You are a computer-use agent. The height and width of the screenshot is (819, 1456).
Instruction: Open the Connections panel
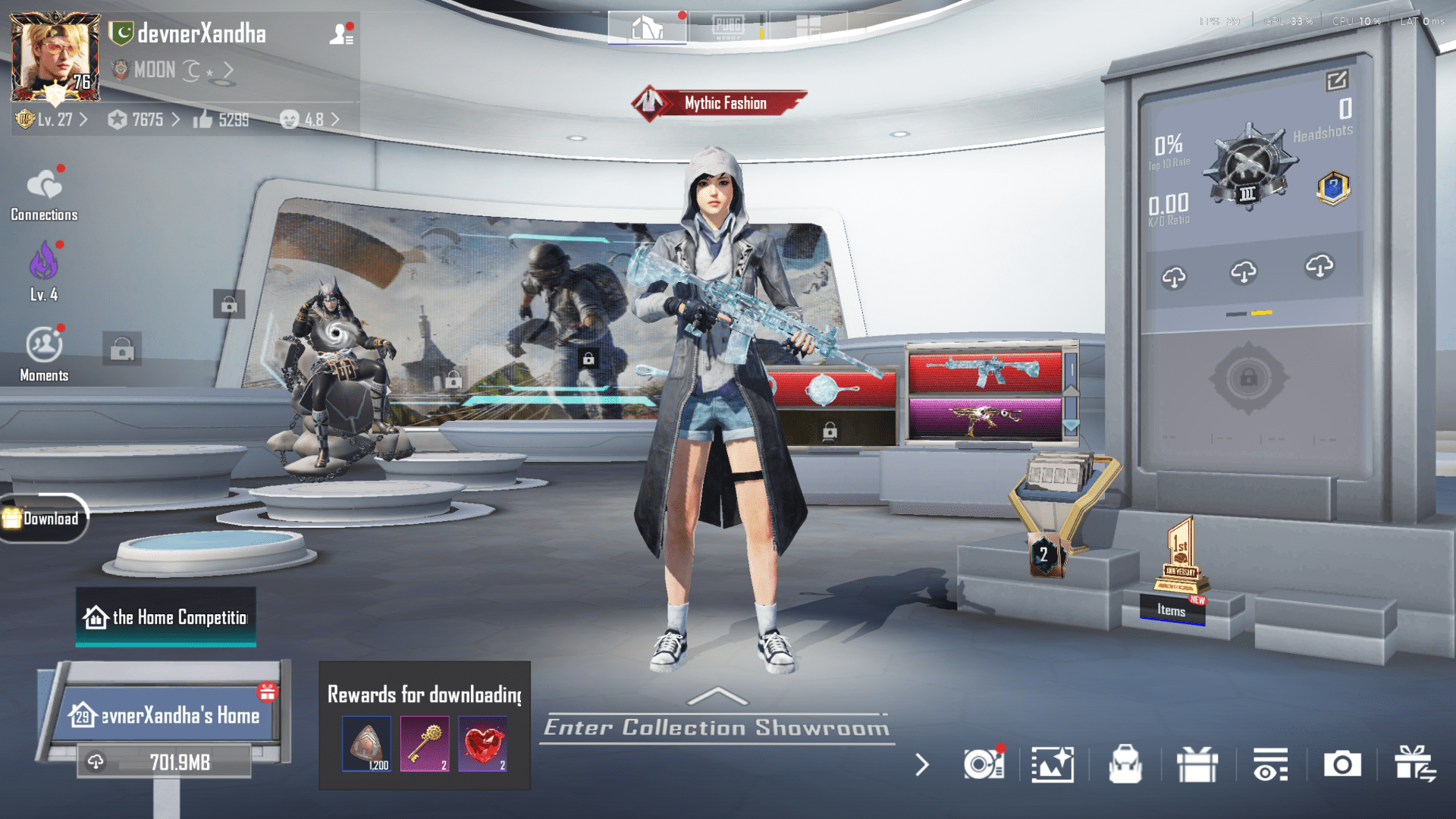pyautogui.click(x=43, y=192)
